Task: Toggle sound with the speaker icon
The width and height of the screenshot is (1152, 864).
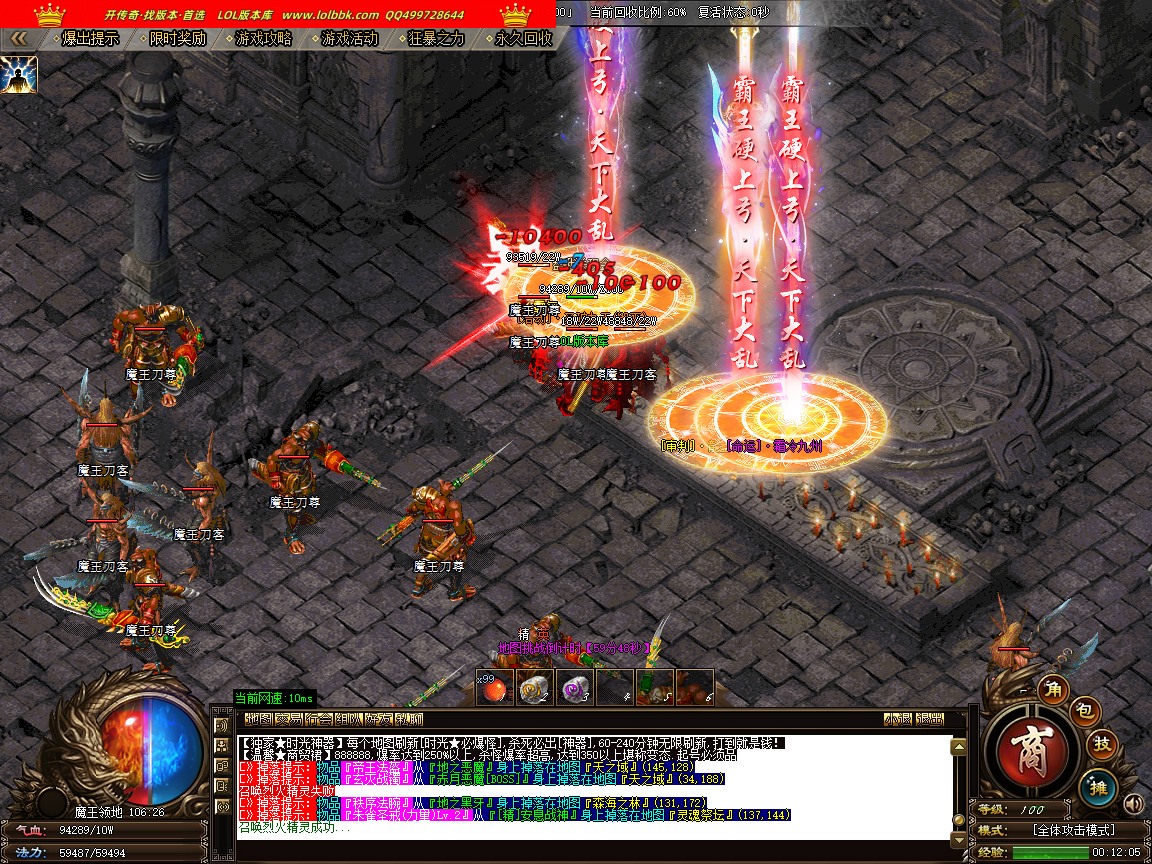Action: 1133,803
